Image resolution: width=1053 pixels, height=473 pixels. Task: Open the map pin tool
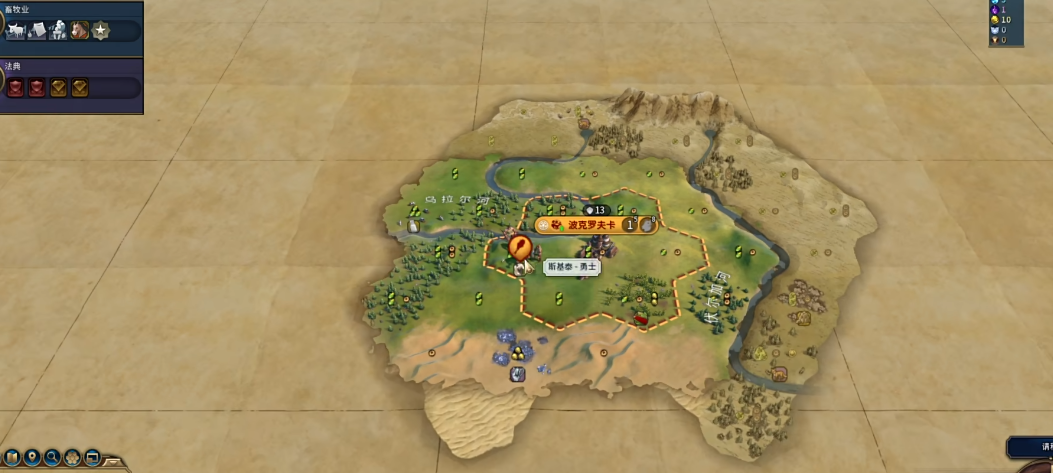tap(33, 458)
